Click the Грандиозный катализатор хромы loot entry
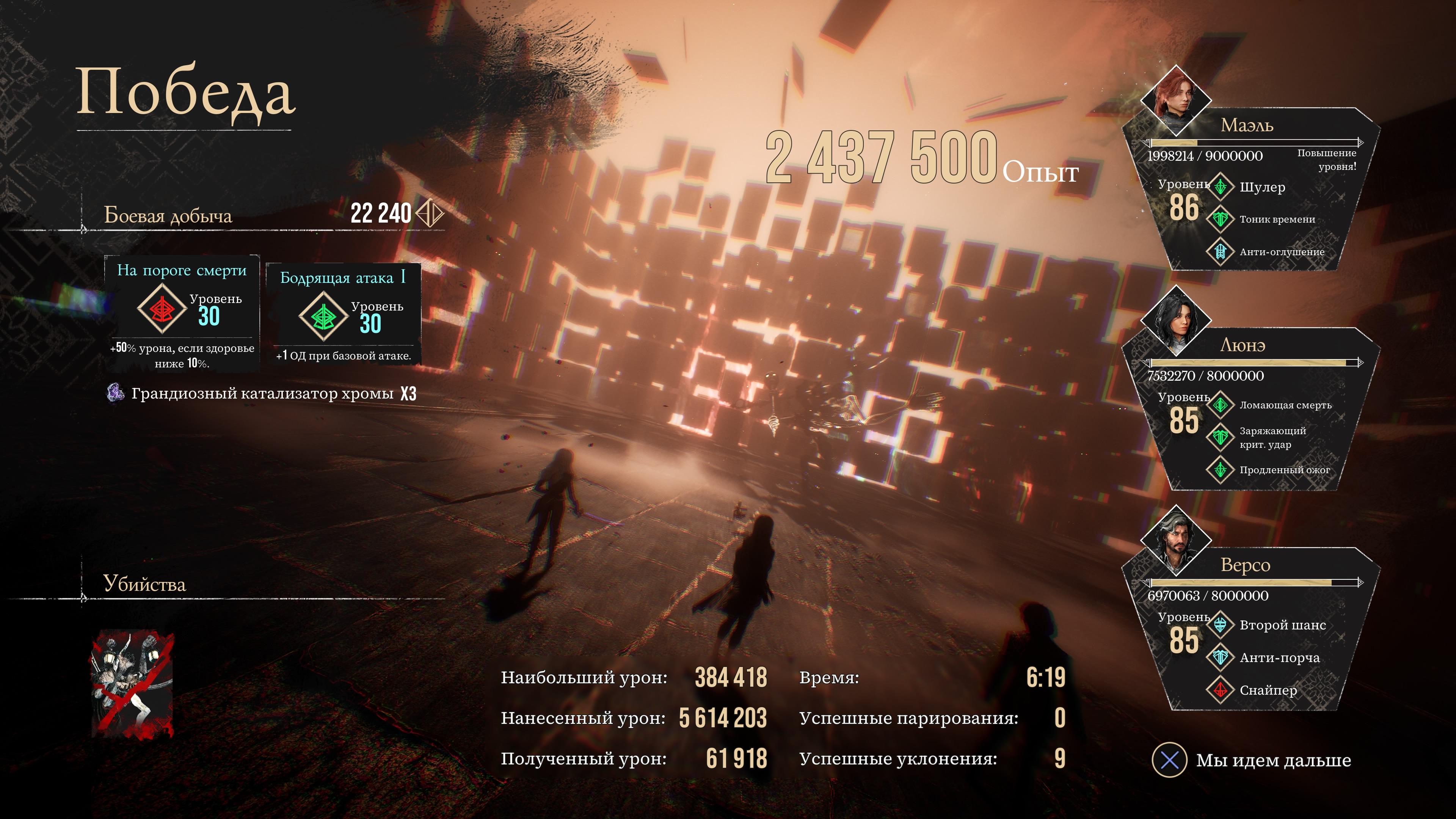 tap(262, 394)
